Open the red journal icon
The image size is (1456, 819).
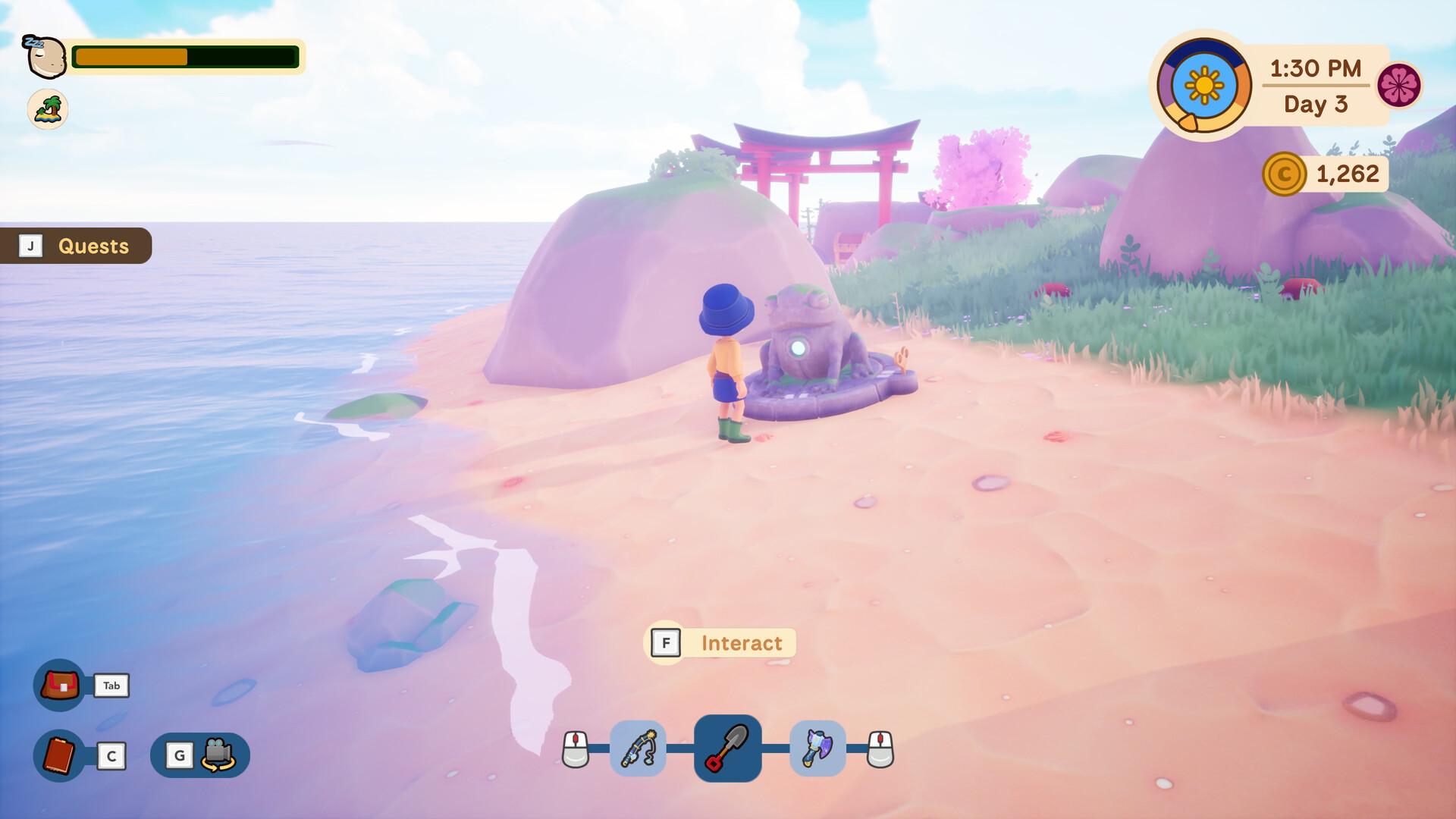[x=59, y=756]
